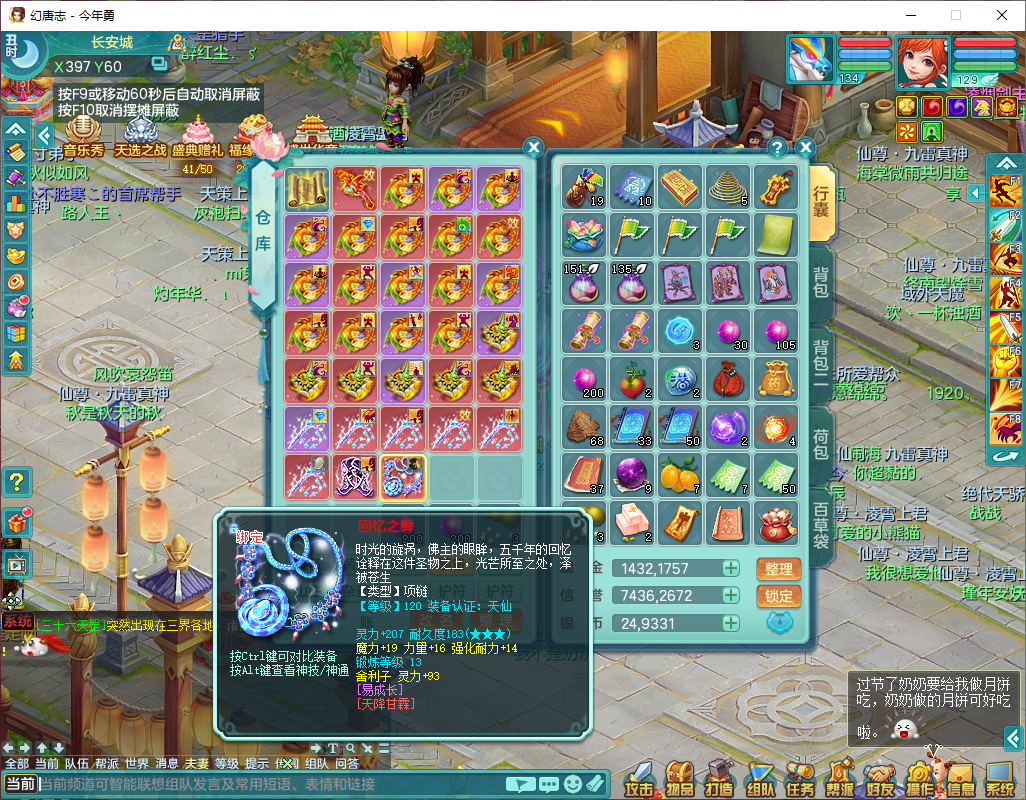Viewport: 1026px width, 800px height.
Task: Click the 锁定 lock button
Action: coord(778,597)
